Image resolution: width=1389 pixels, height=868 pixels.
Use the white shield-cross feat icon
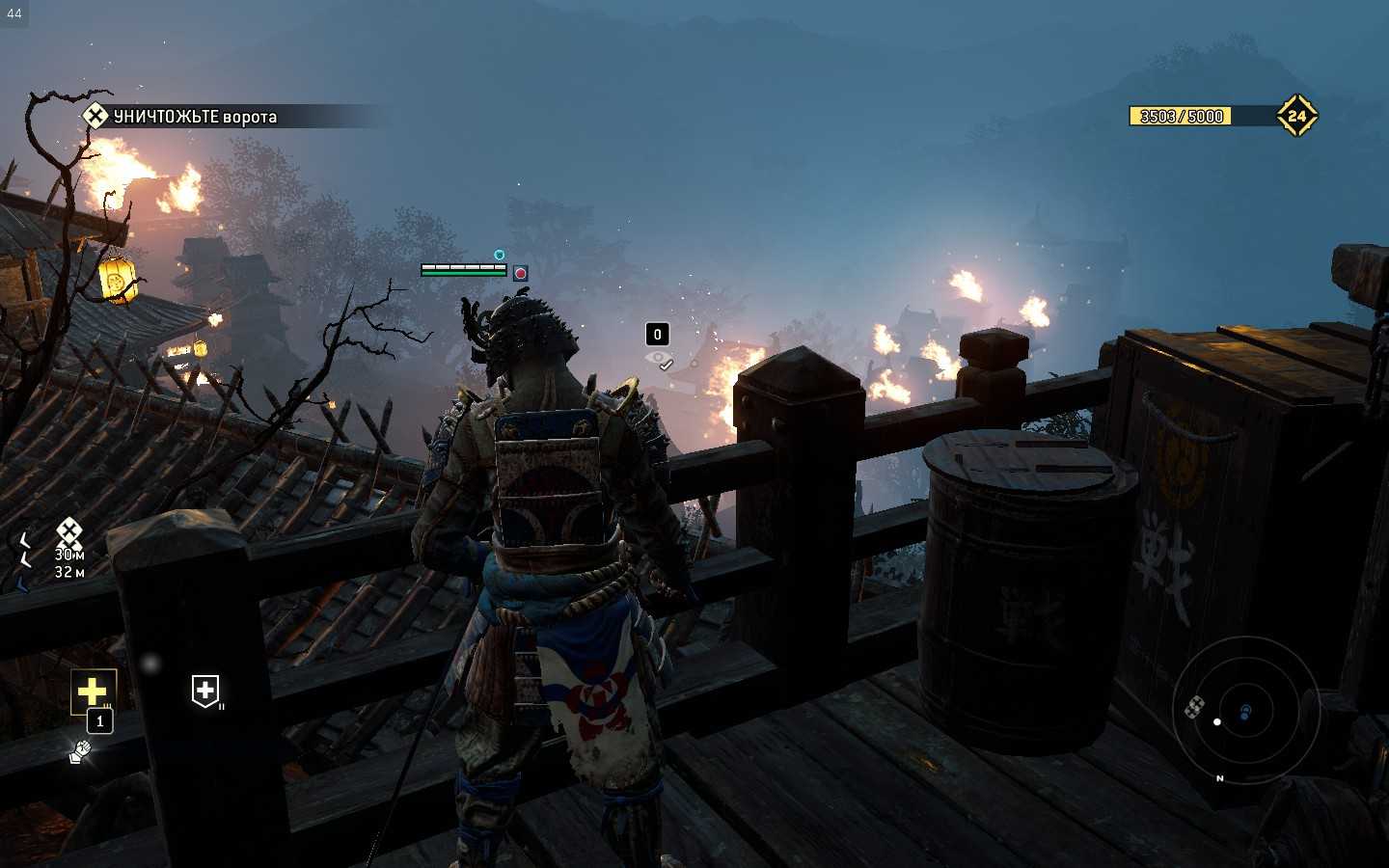(x=205, y=691)
